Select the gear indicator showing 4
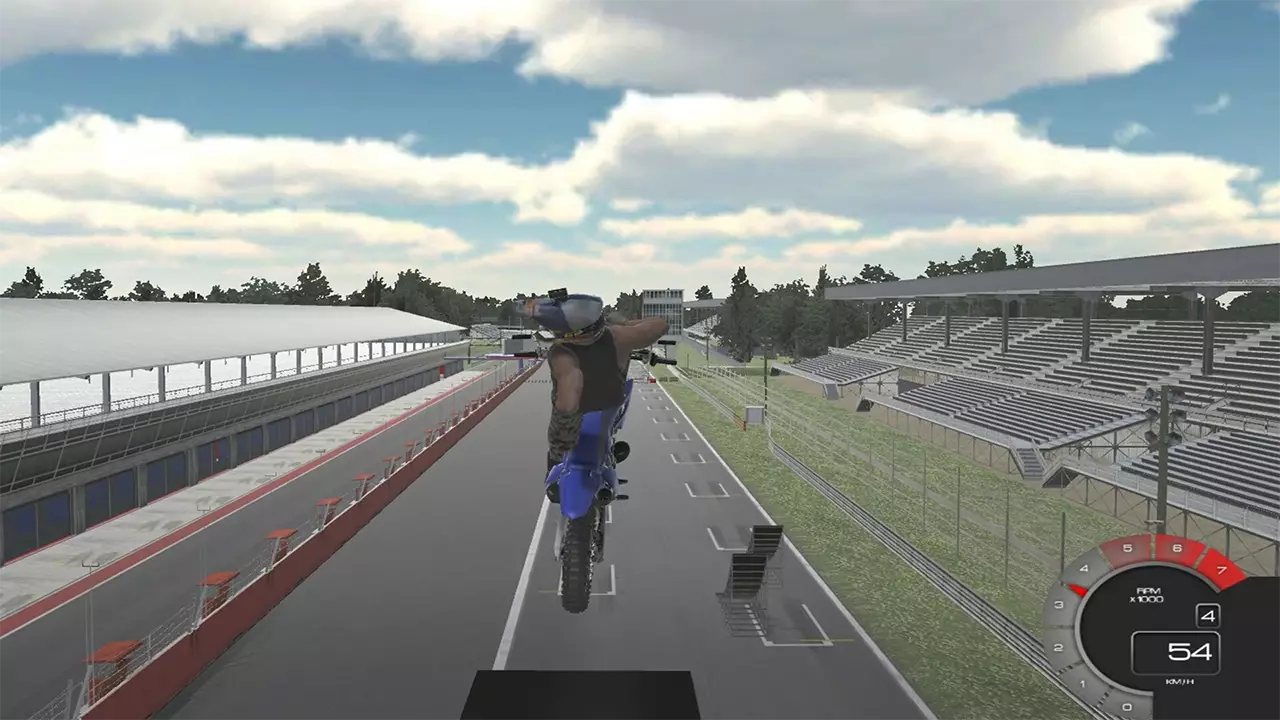Viewport: 1280px width, 720px height. [1209, 616]
